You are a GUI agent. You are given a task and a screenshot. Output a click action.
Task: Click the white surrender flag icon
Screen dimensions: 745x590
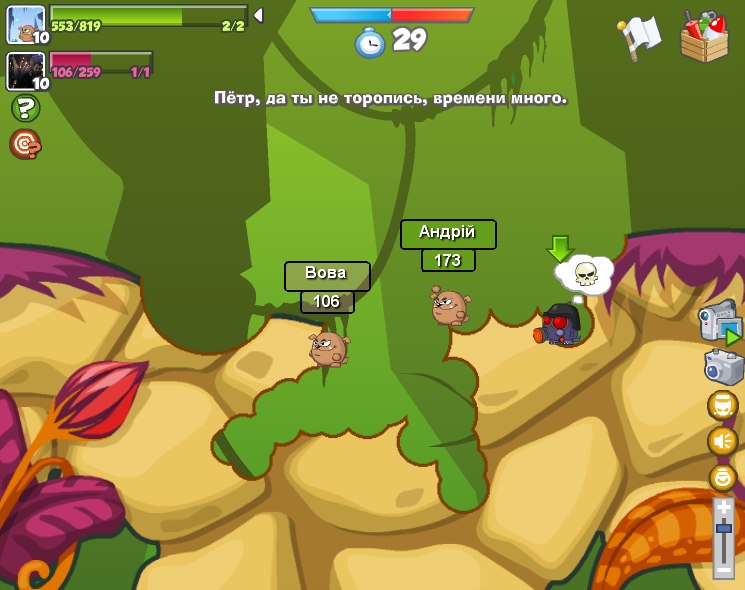tap(639, 36)
